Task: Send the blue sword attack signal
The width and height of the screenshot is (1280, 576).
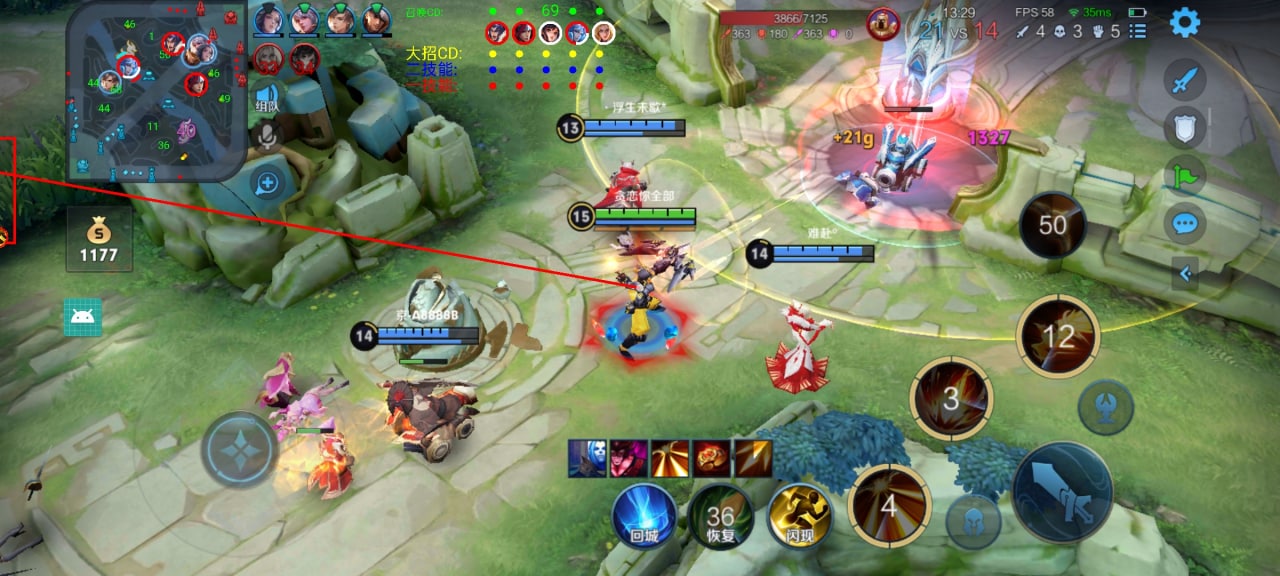Action: tap(1185, 80)
